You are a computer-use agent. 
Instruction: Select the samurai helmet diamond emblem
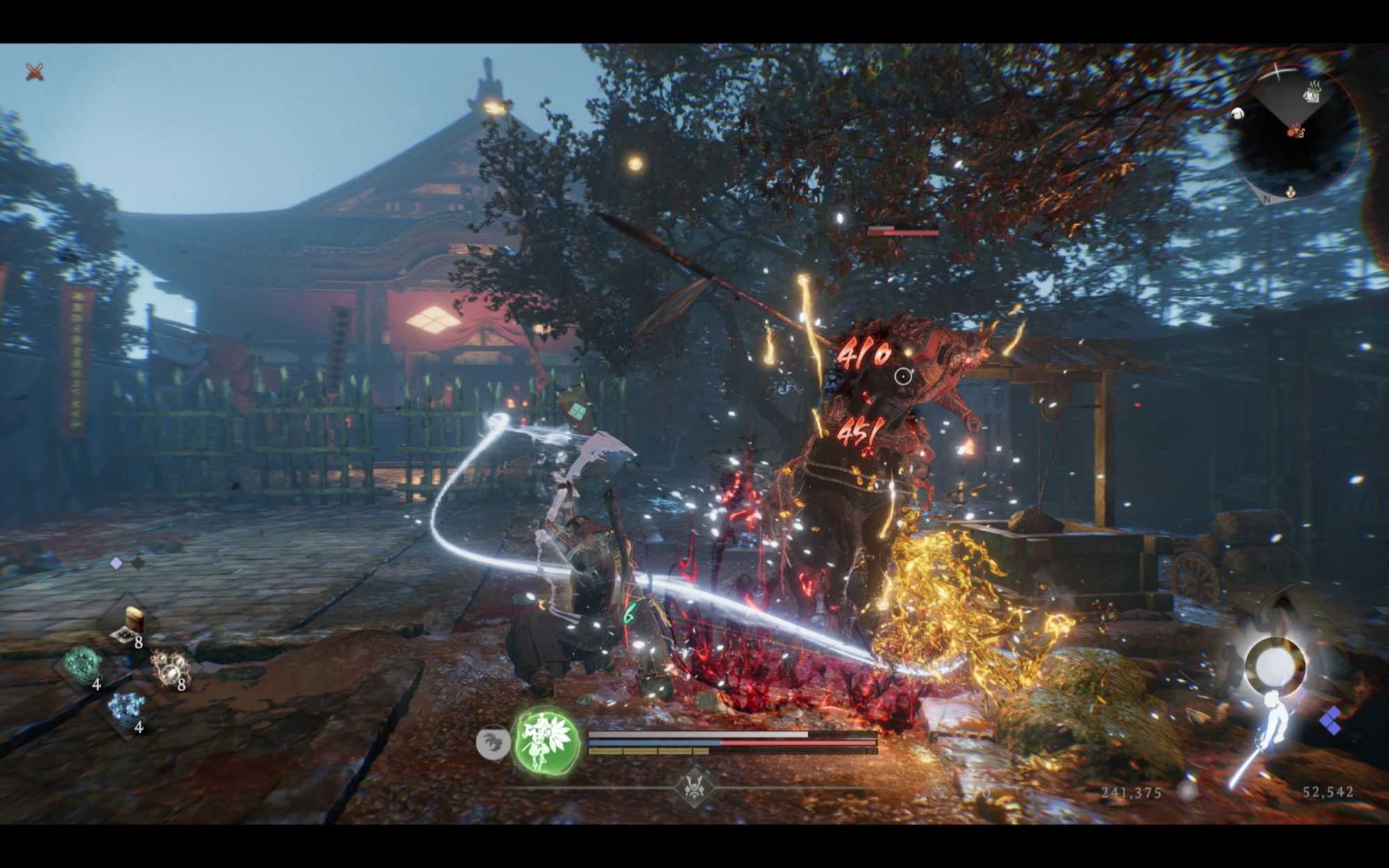pyautogui.click(x=694, y=787)
